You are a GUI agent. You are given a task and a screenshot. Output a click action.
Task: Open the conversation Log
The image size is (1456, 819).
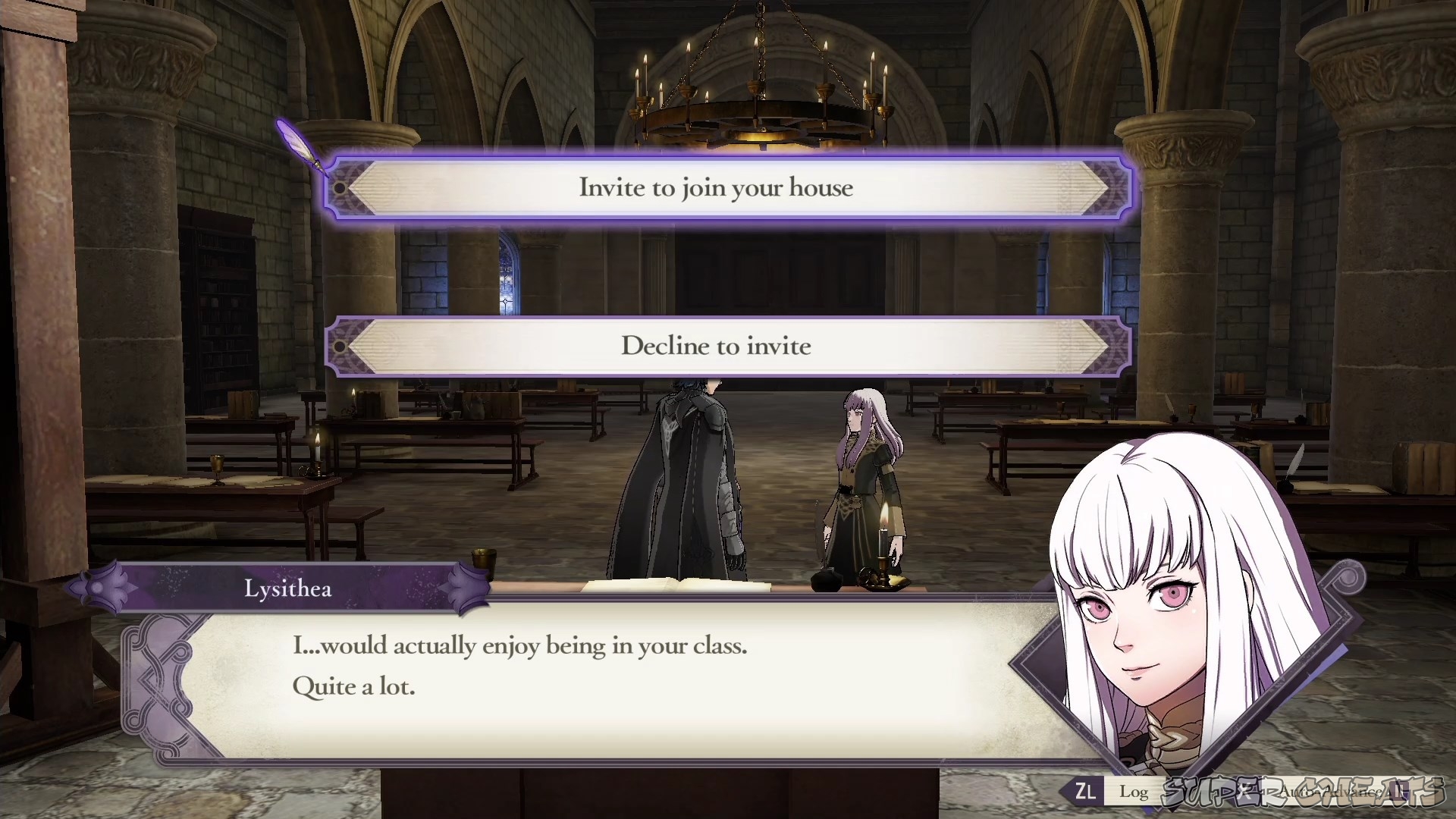pyautogui.click(x=1134, y=792)
